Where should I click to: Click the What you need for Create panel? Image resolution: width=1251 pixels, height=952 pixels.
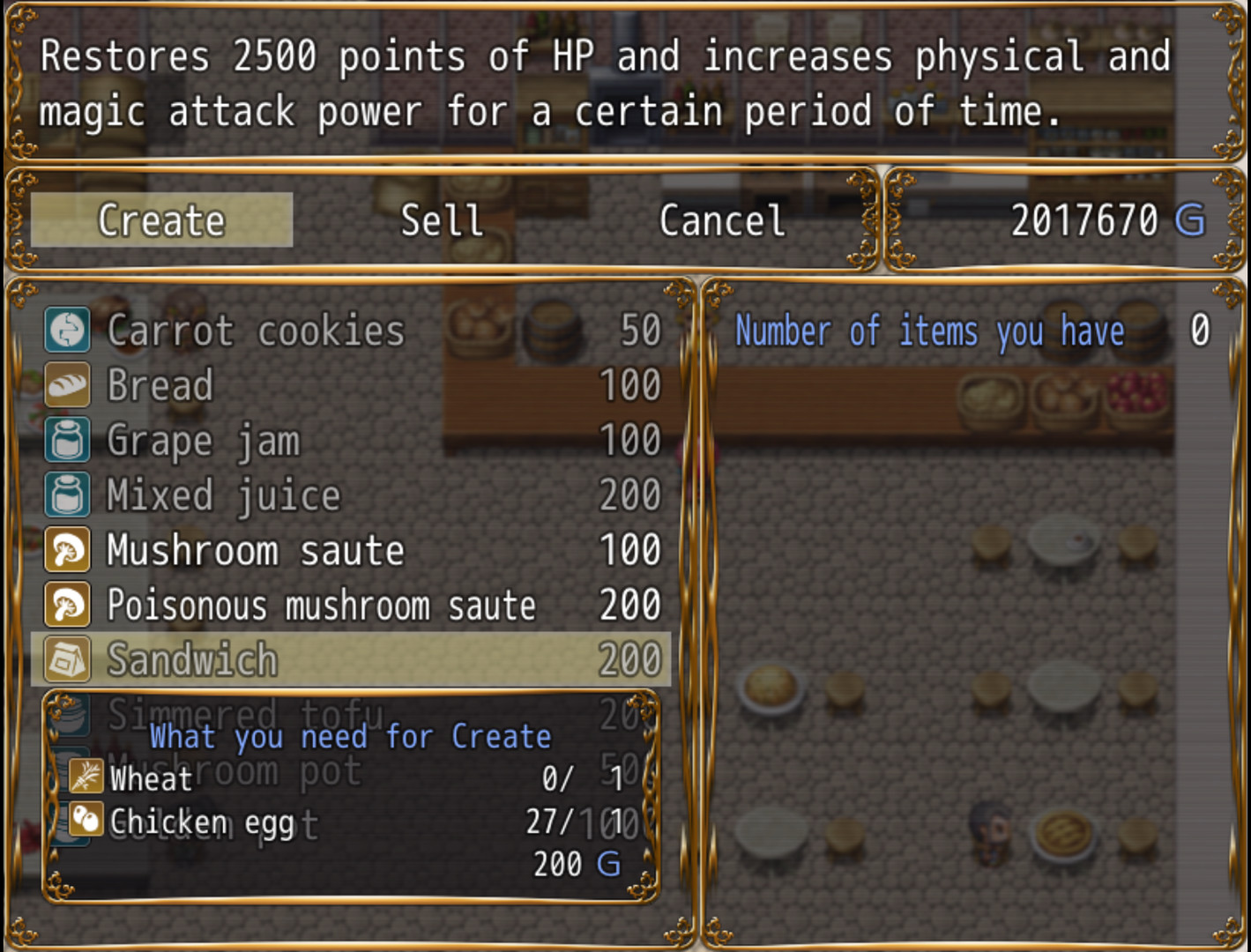(x=351, y=737)
